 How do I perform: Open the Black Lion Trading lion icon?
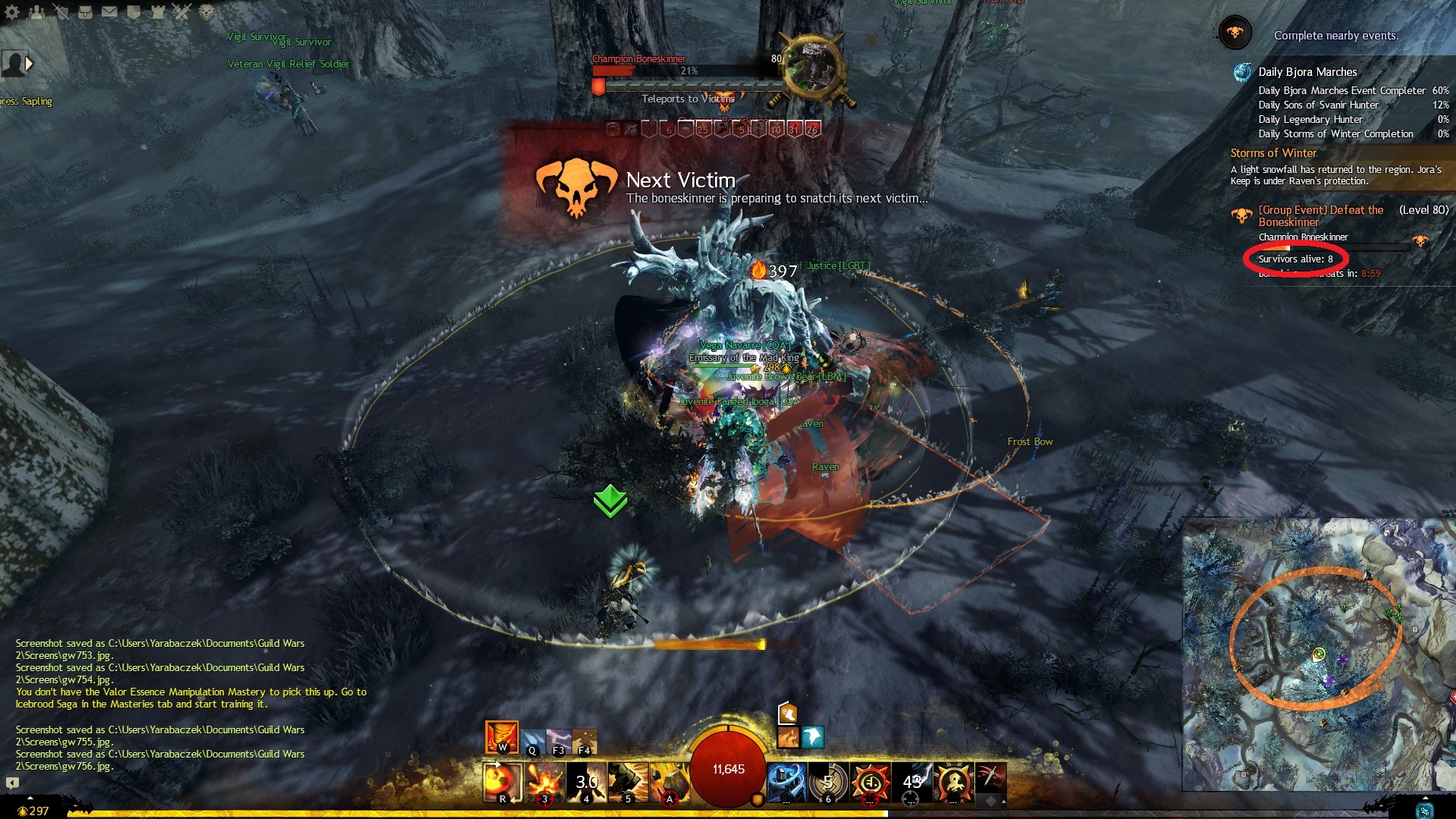click(206, 11)
